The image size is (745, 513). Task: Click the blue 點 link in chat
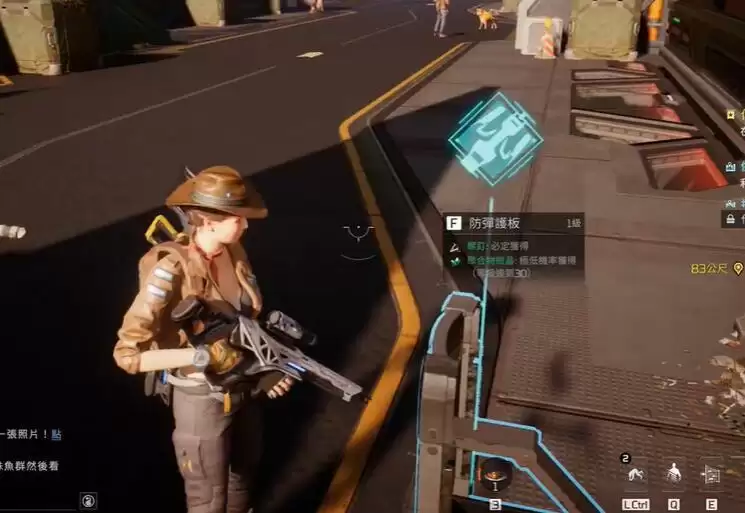click(x=57, y=434)
